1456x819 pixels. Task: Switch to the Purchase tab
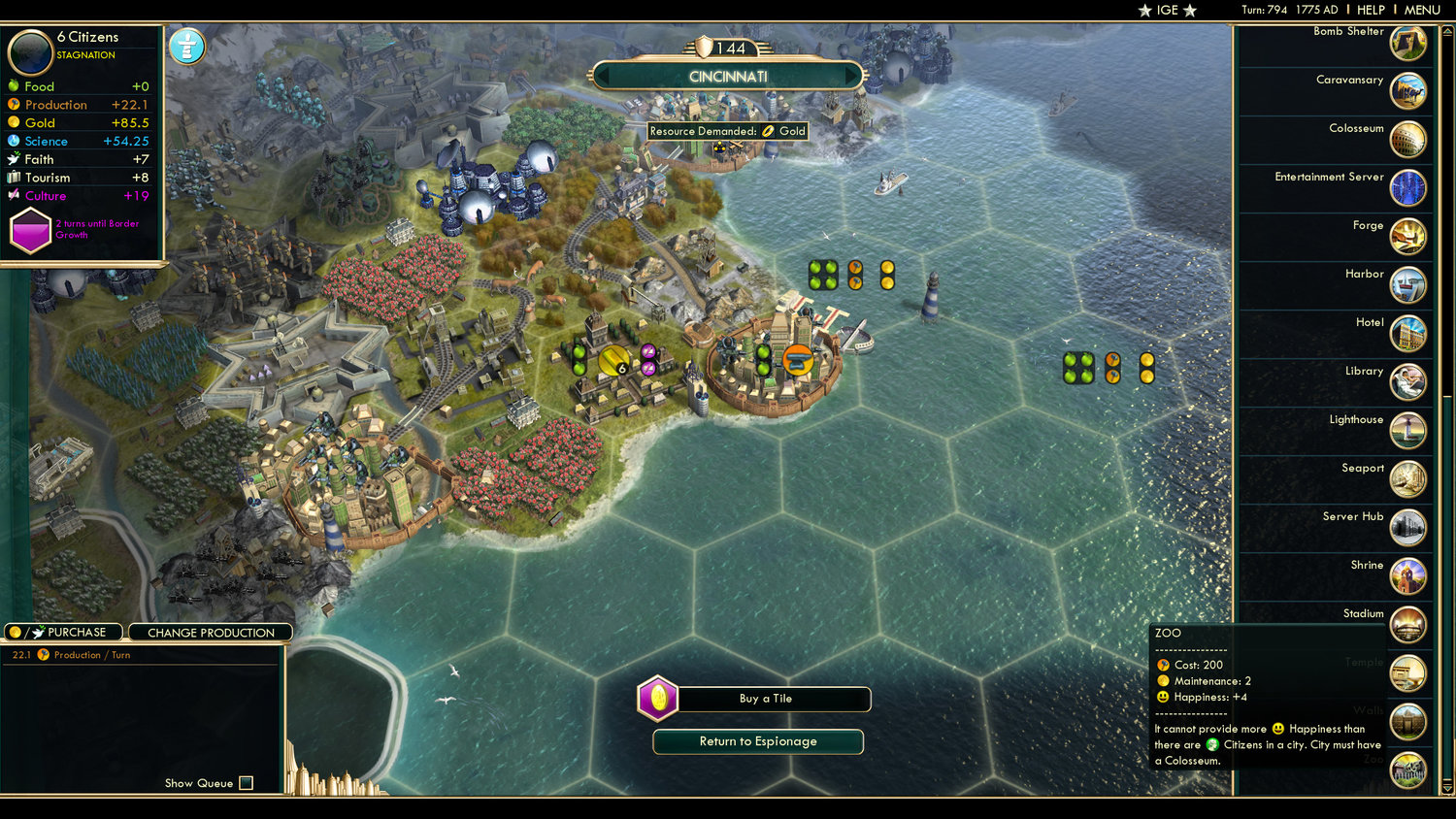point(63,632)
